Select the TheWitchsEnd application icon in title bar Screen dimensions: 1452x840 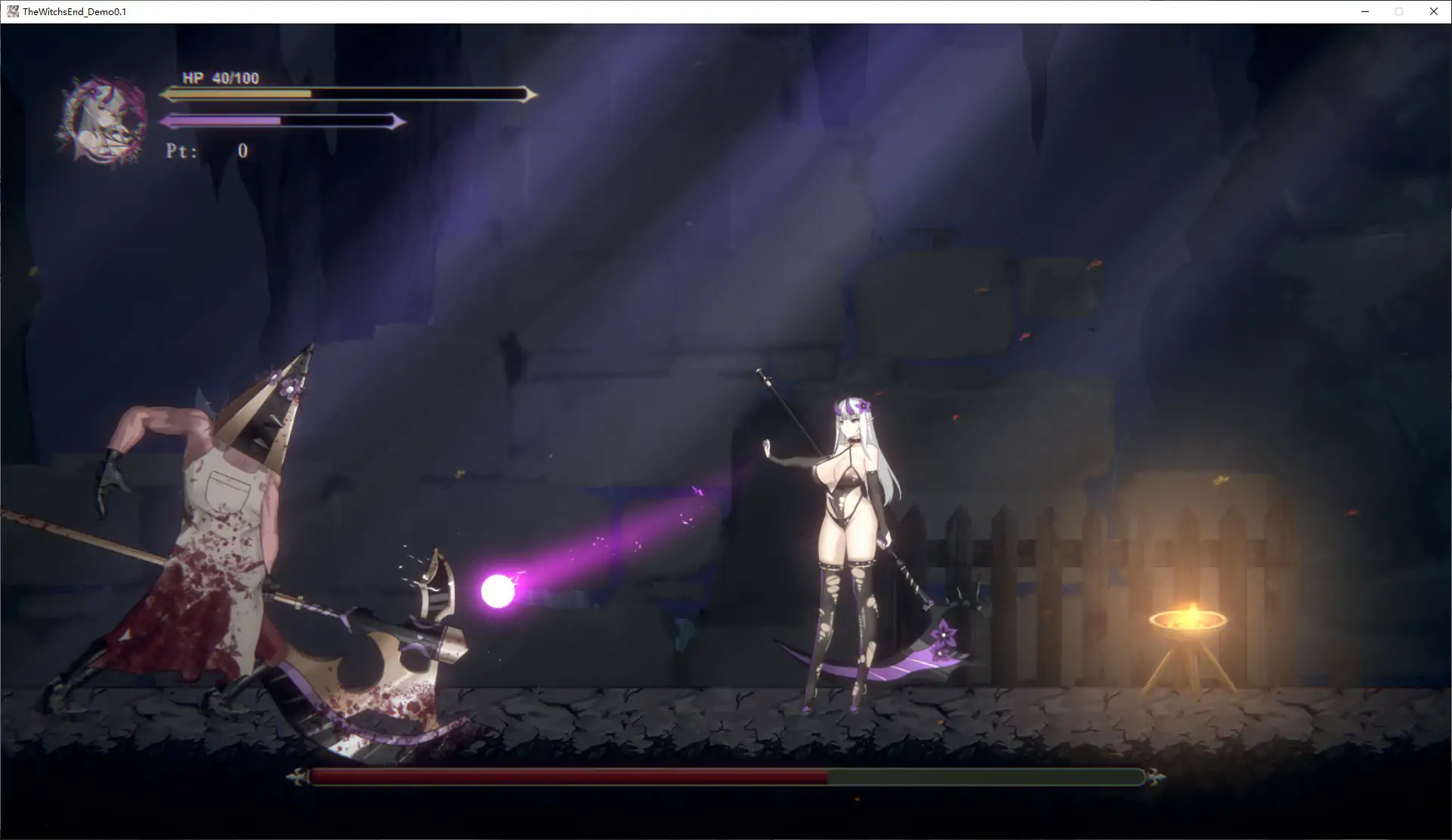11,11
